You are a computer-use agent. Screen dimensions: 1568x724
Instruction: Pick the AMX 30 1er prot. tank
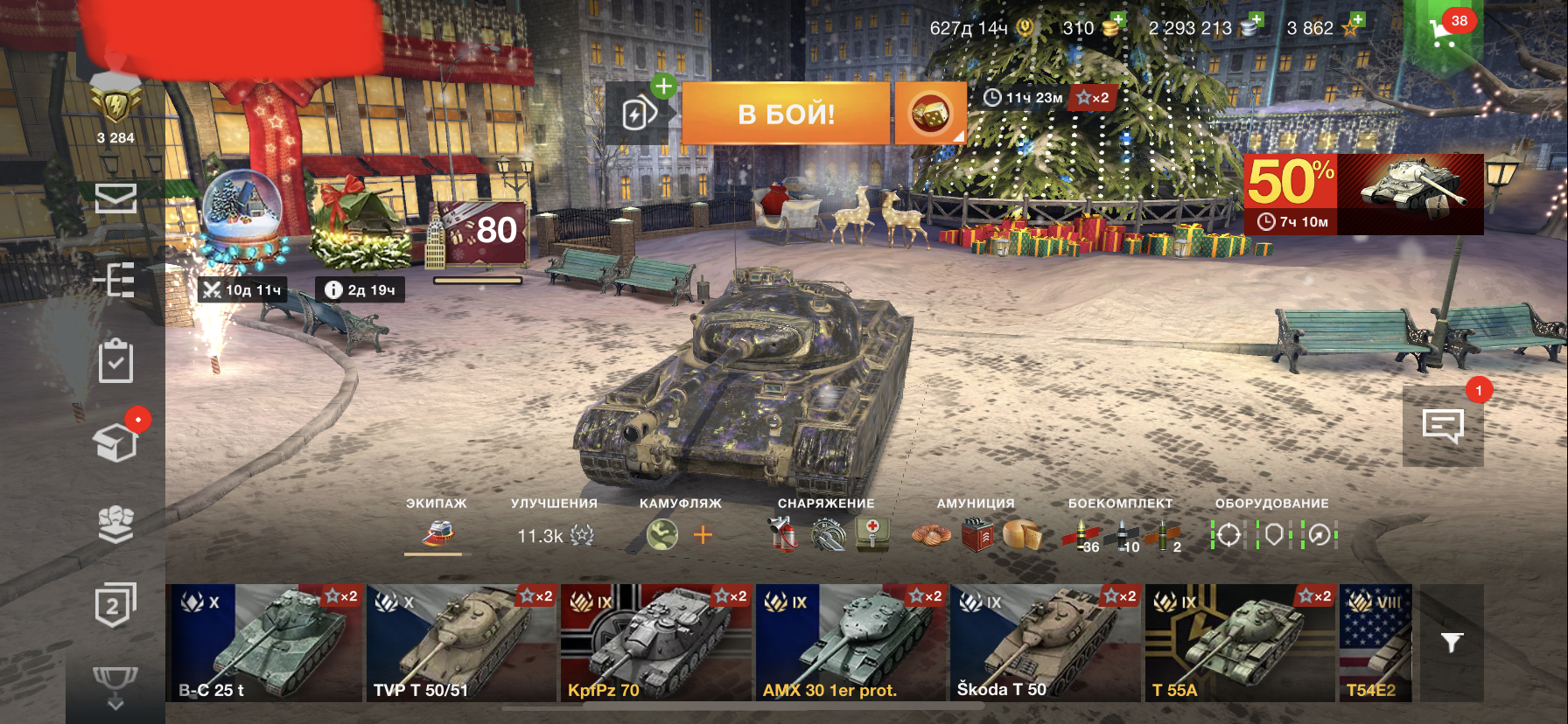[x=850, y=643]
